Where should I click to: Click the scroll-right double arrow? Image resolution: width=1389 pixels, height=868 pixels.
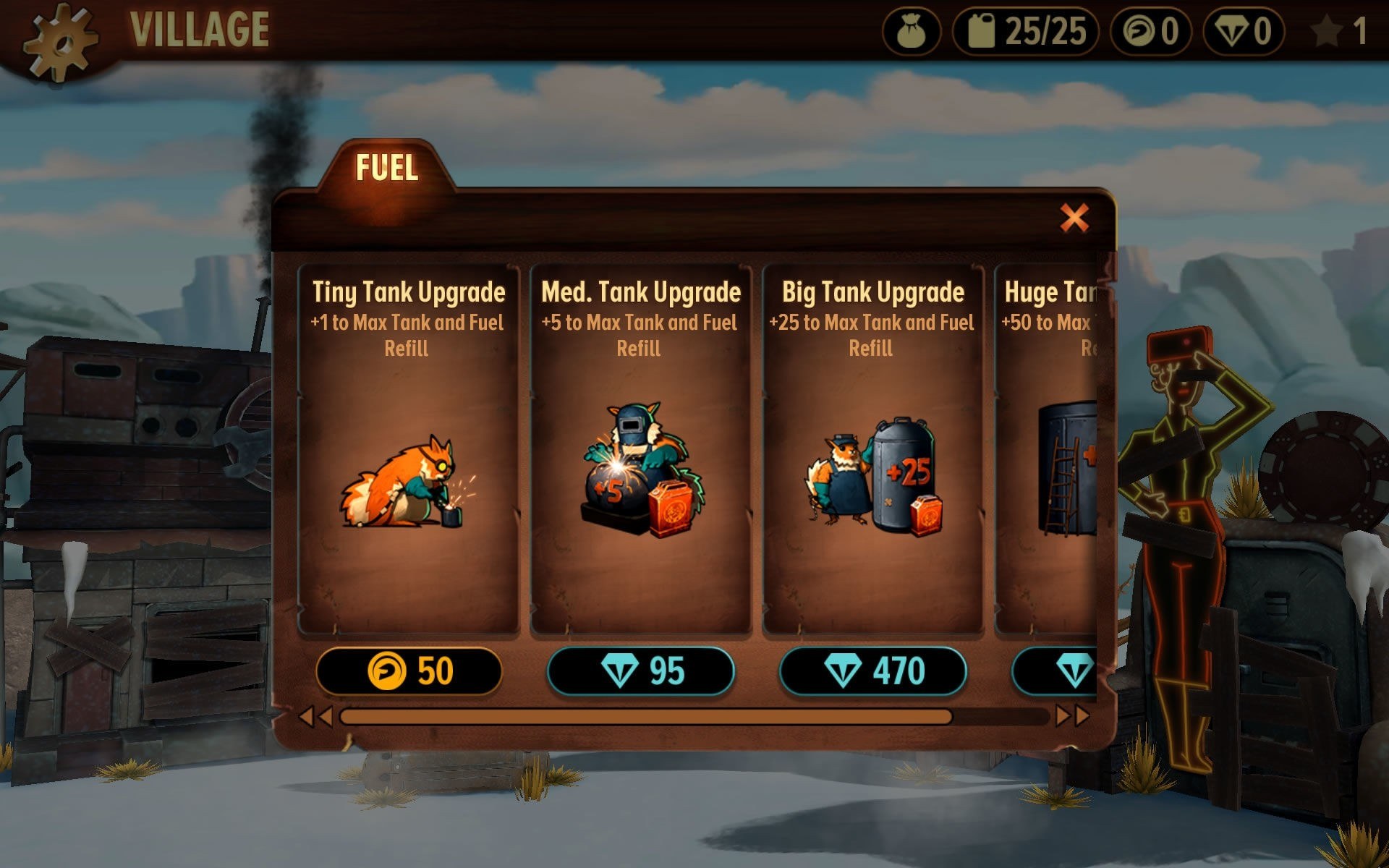tap(1072, 716)
